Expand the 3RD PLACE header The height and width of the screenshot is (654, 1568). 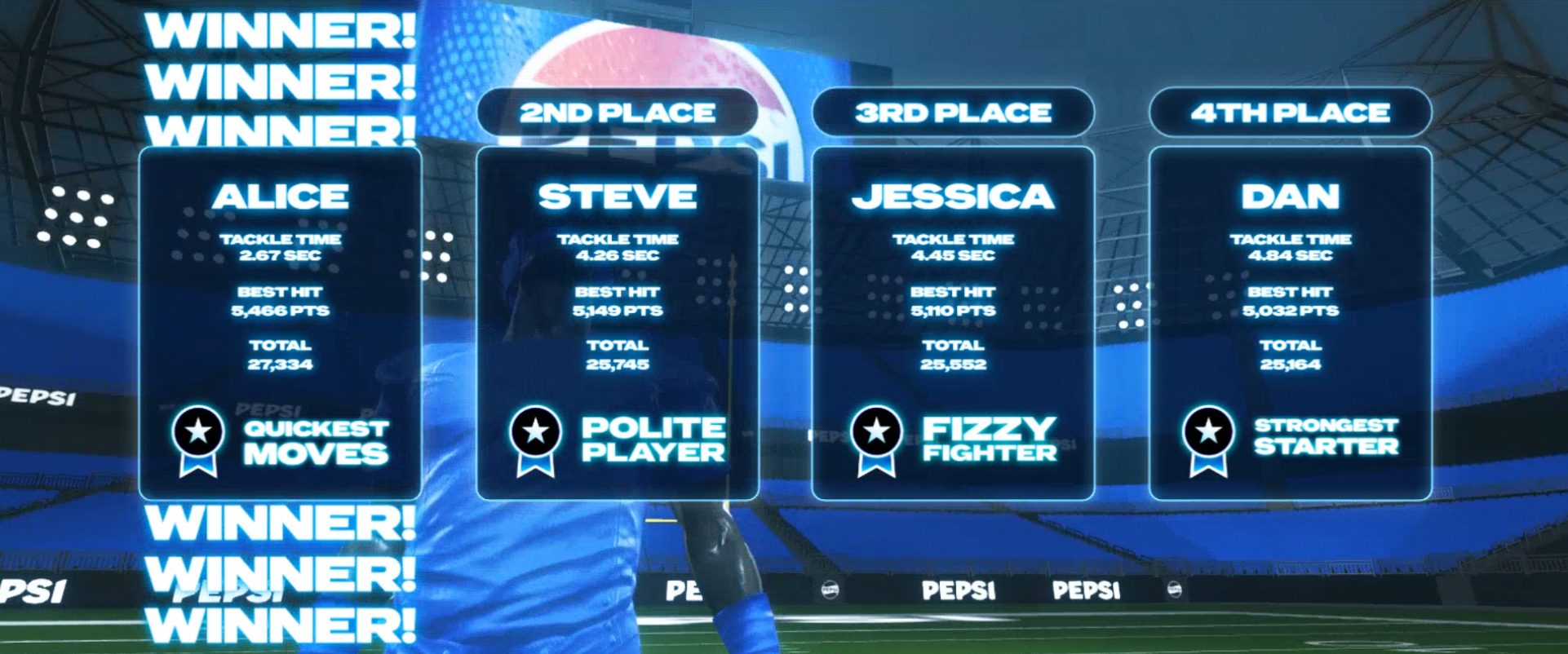tap(955, 113)
